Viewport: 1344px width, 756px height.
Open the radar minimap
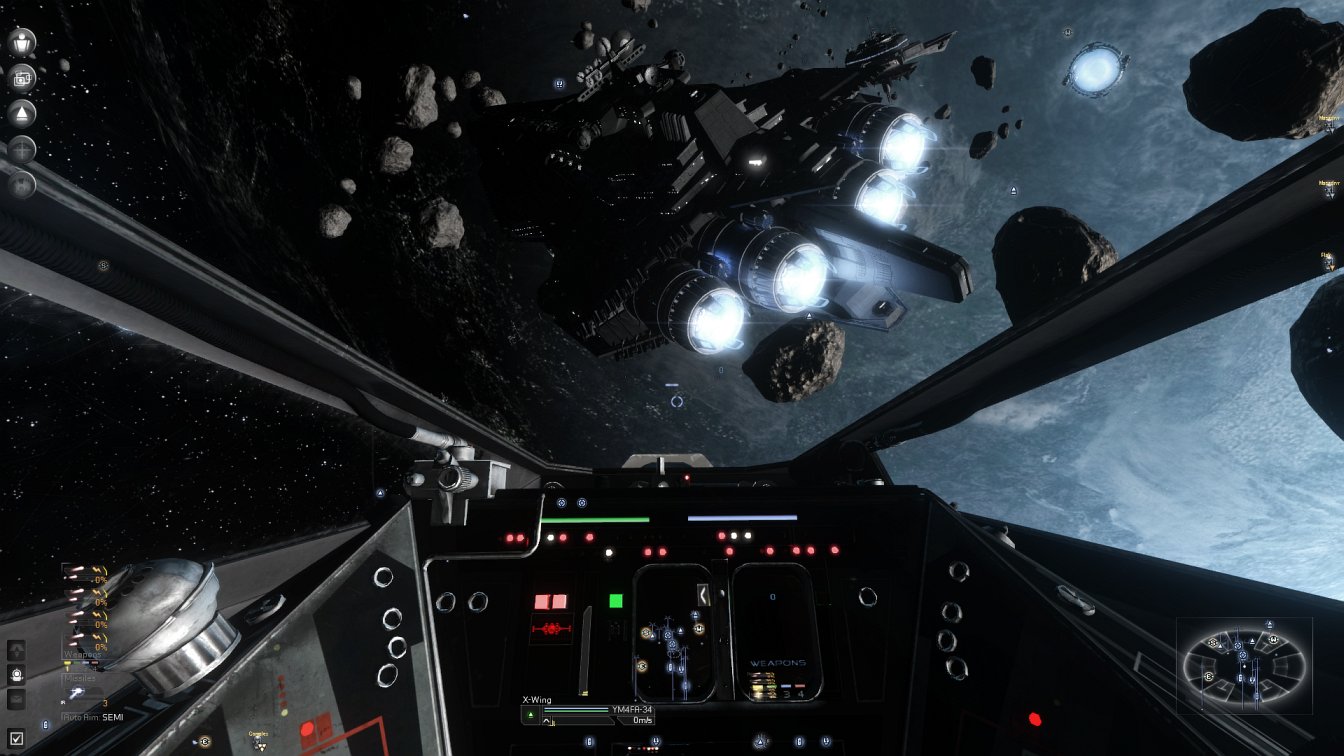click(x=1244, y=665)
